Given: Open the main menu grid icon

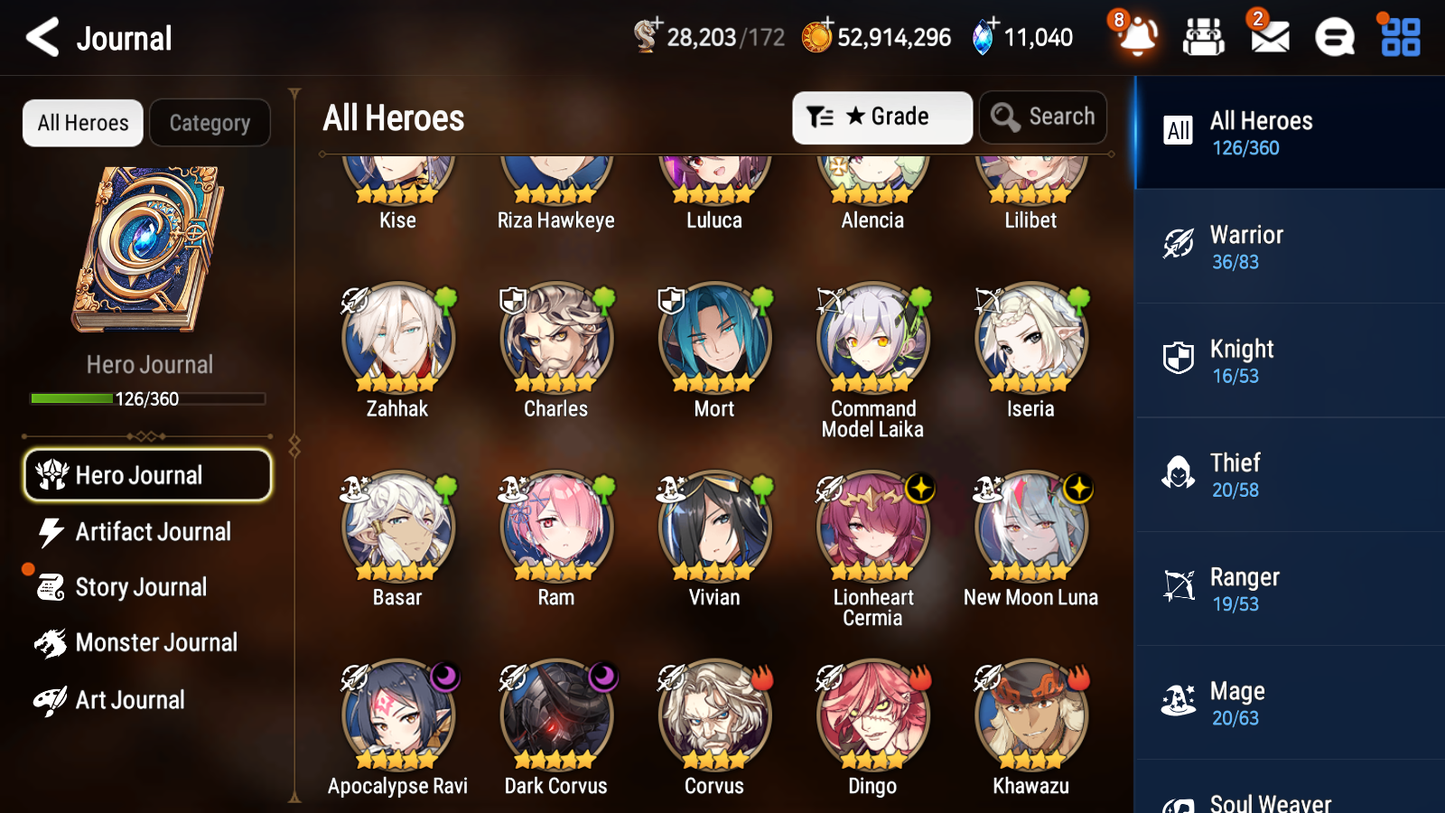Looking at the screenshot, I should 1399,36.
